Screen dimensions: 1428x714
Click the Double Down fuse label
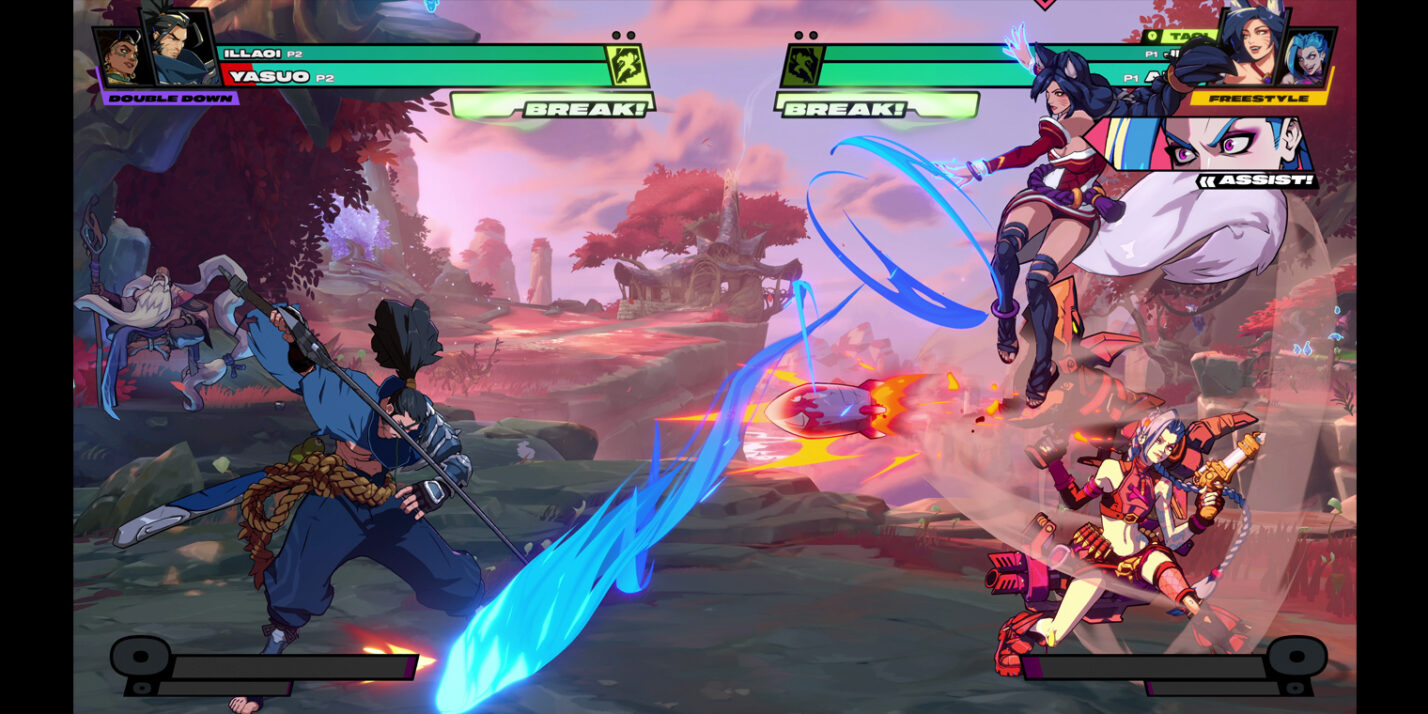(169, 98)
